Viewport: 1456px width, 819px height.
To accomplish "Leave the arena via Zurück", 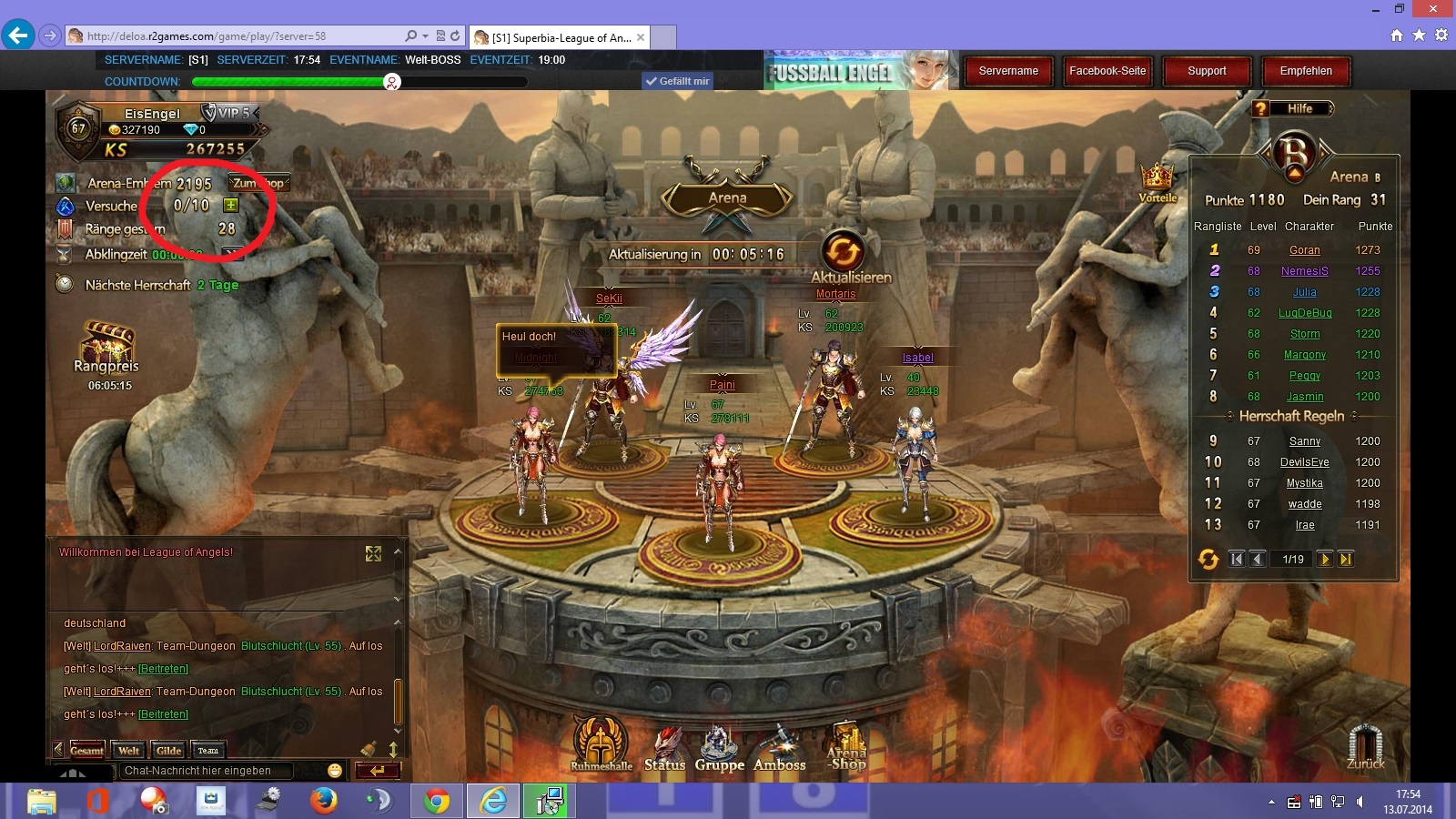I will [x=1365, y=746].
